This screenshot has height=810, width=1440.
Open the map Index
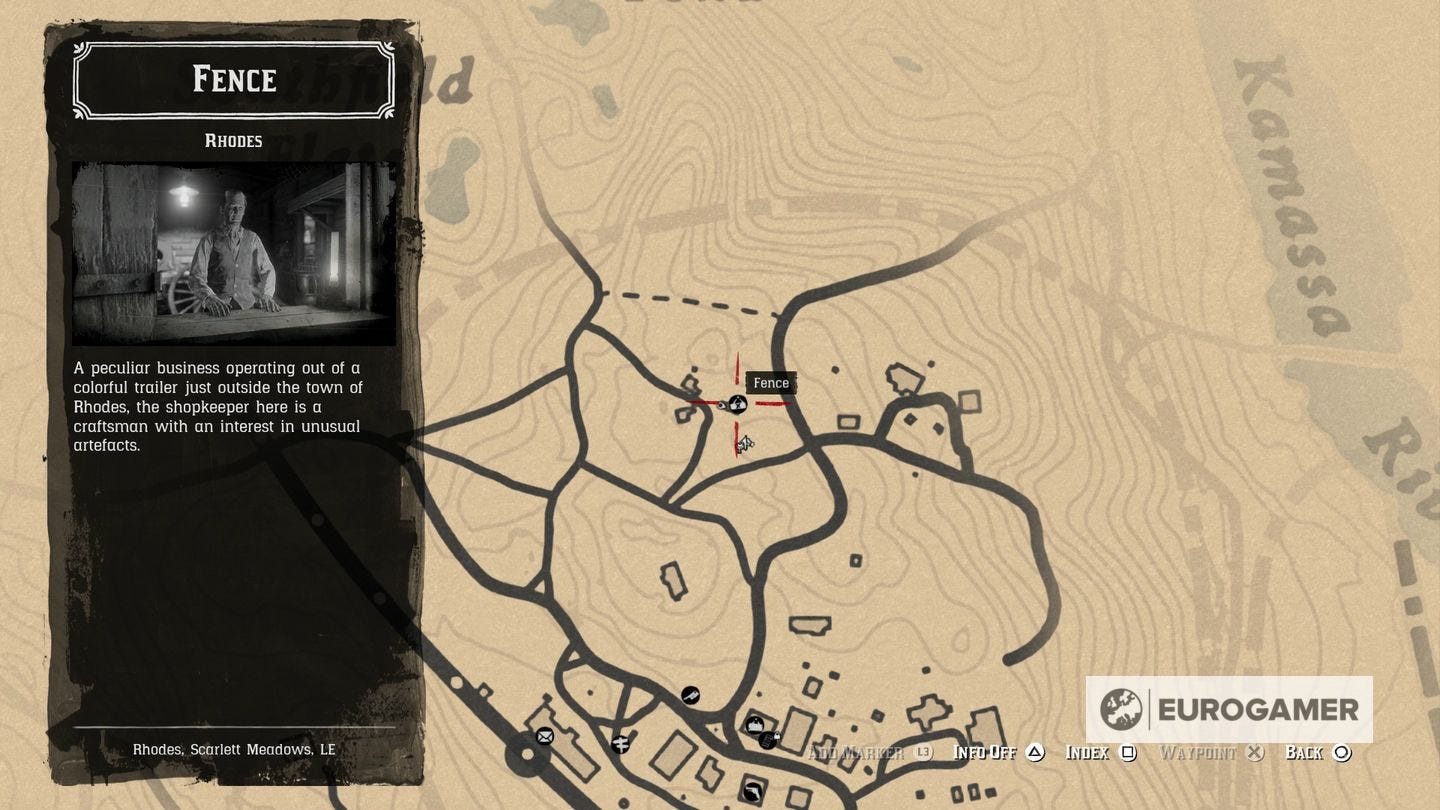pyautogui.click(x=1087, y=752)
